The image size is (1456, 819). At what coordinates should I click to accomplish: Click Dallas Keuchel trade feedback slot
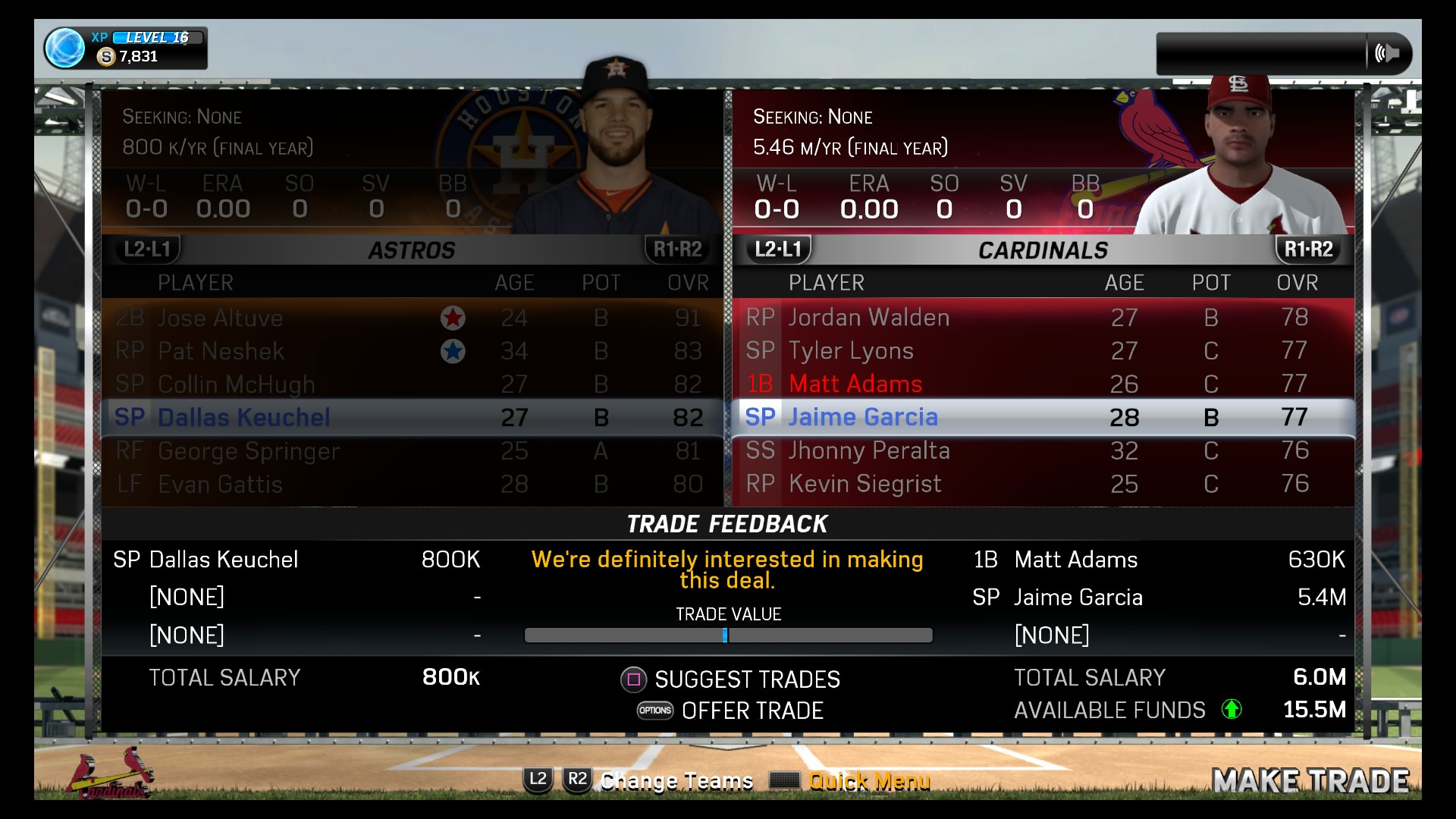click(224, 560)
